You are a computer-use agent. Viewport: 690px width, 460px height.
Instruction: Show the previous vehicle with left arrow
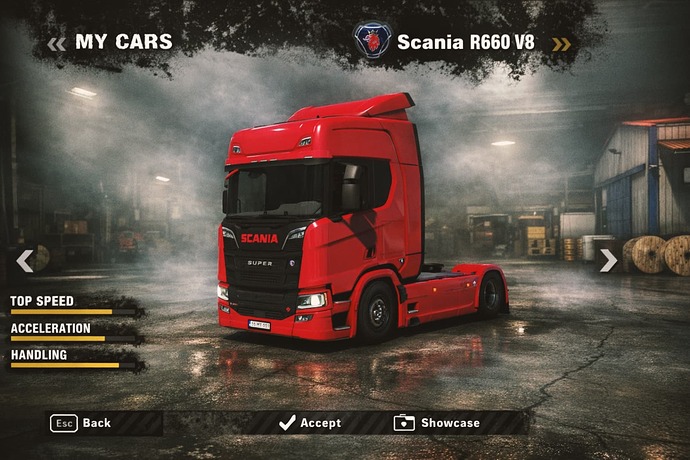[x=25, y=261]
